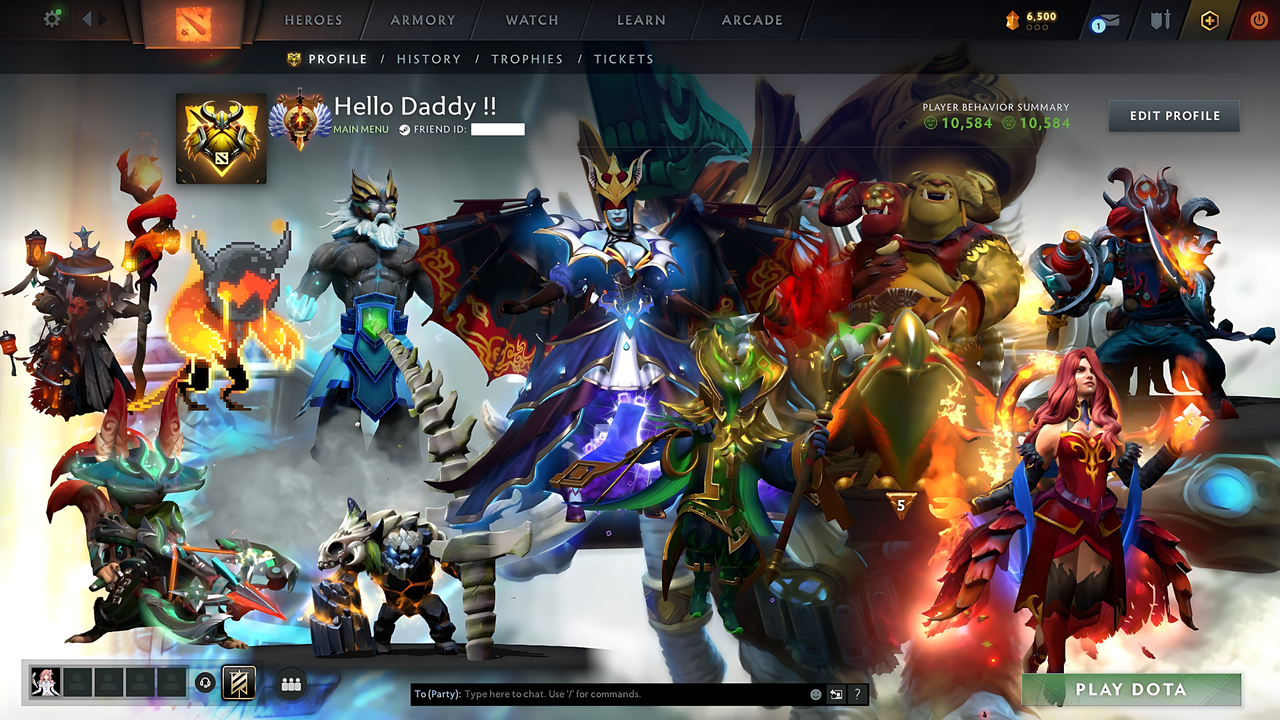The width and height of the screenshot is (1280, 720).
Task: Open notifications via the envelope icon
Action: pos(1110,19)
